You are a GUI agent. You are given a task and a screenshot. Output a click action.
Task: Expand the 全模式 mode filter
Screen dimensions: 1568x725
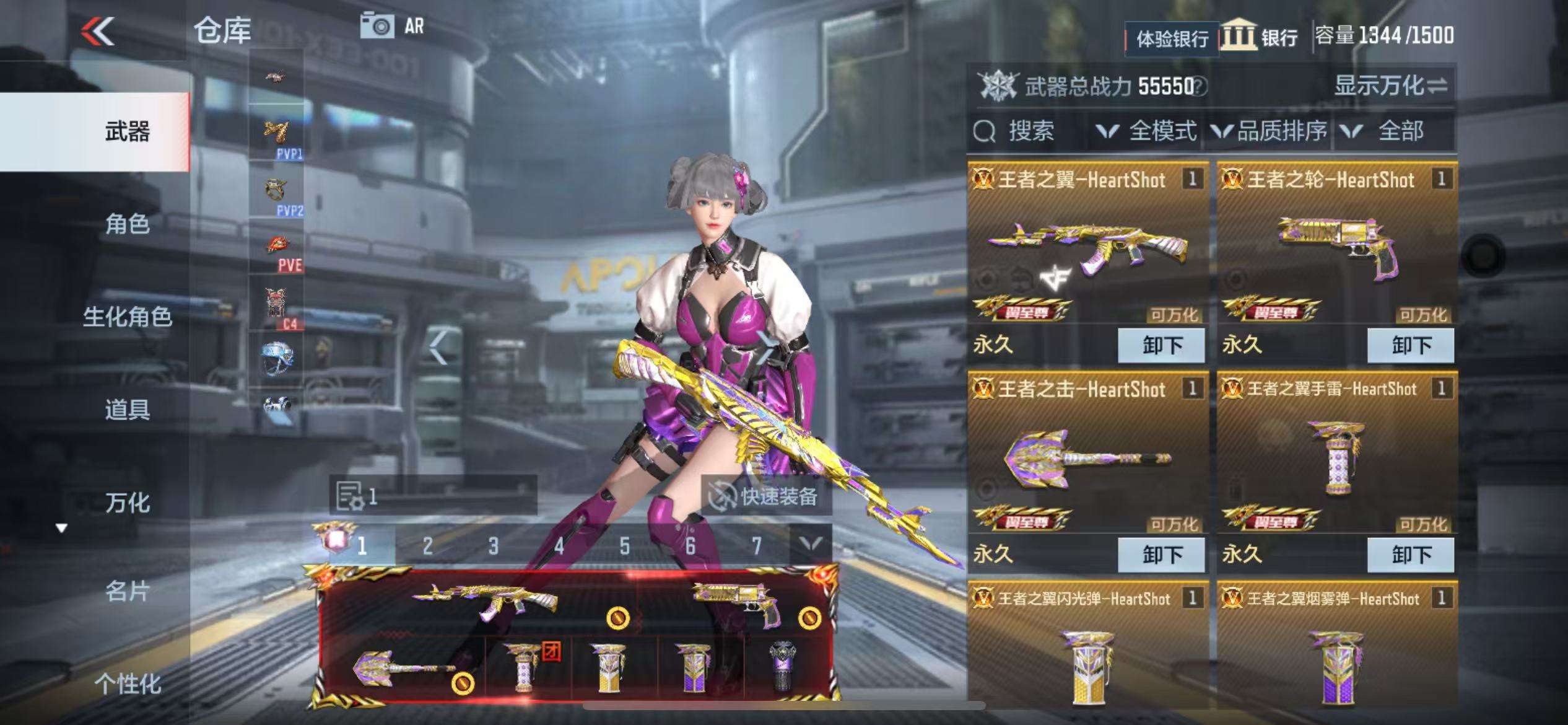tap(1147, 131)
